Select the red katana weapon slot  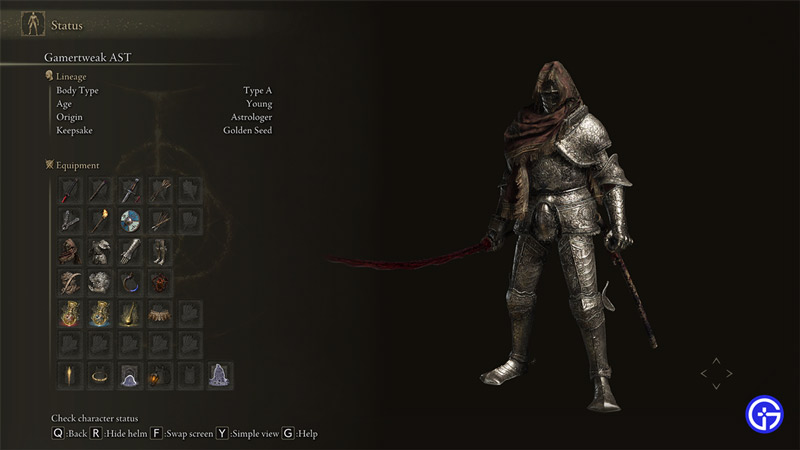70,190
